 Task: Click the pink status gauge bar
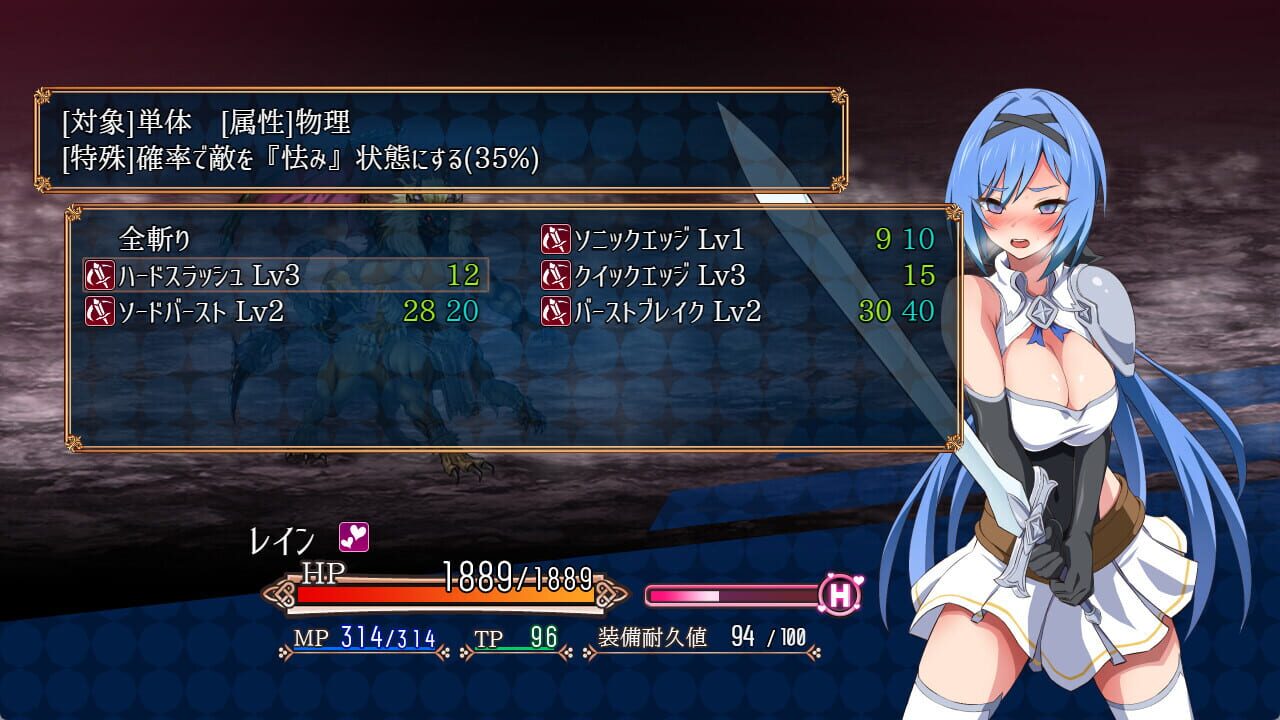tap(730, 592)
